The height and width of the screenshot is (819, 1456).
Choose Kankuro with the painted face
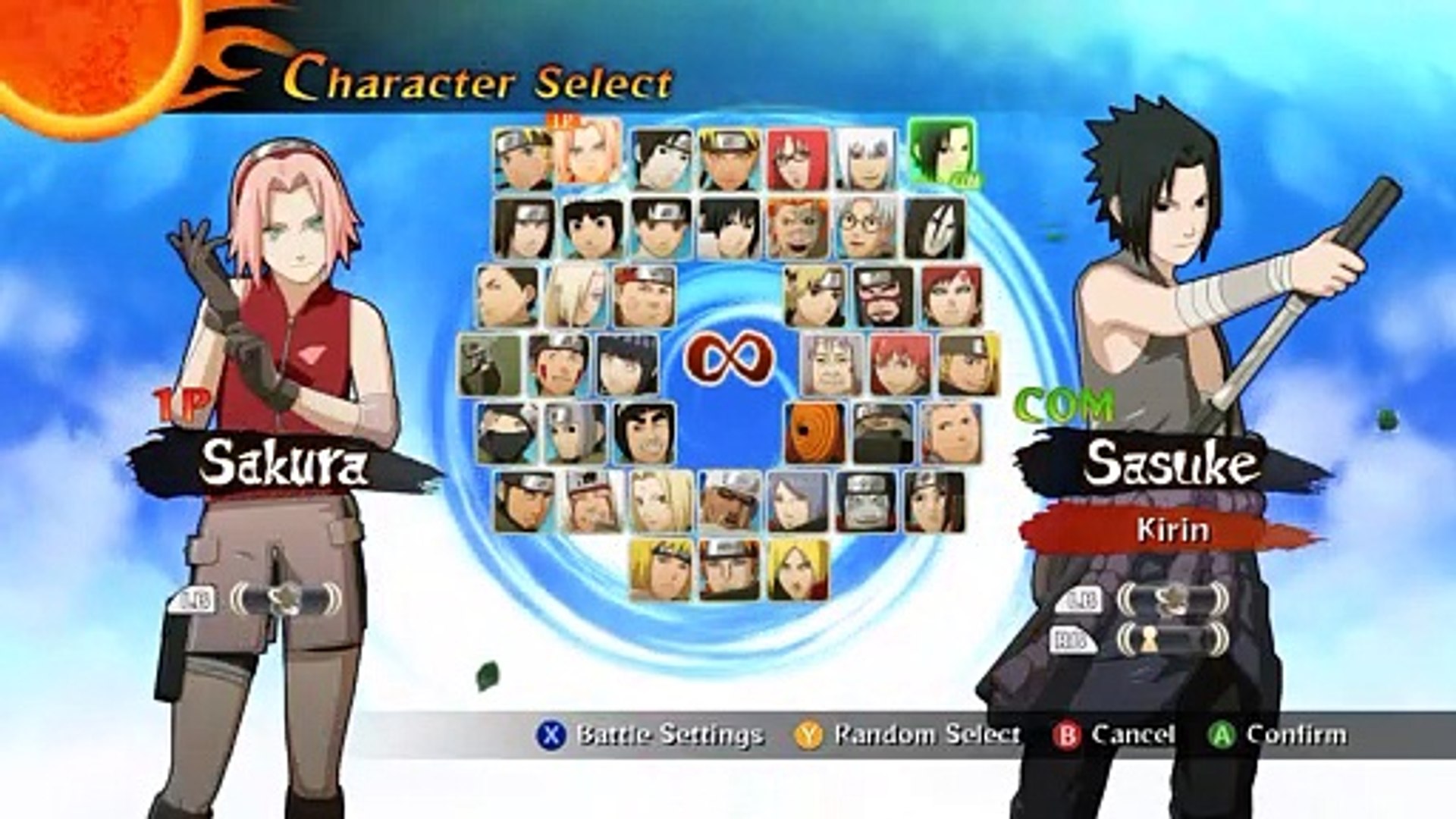pos(883,296)
